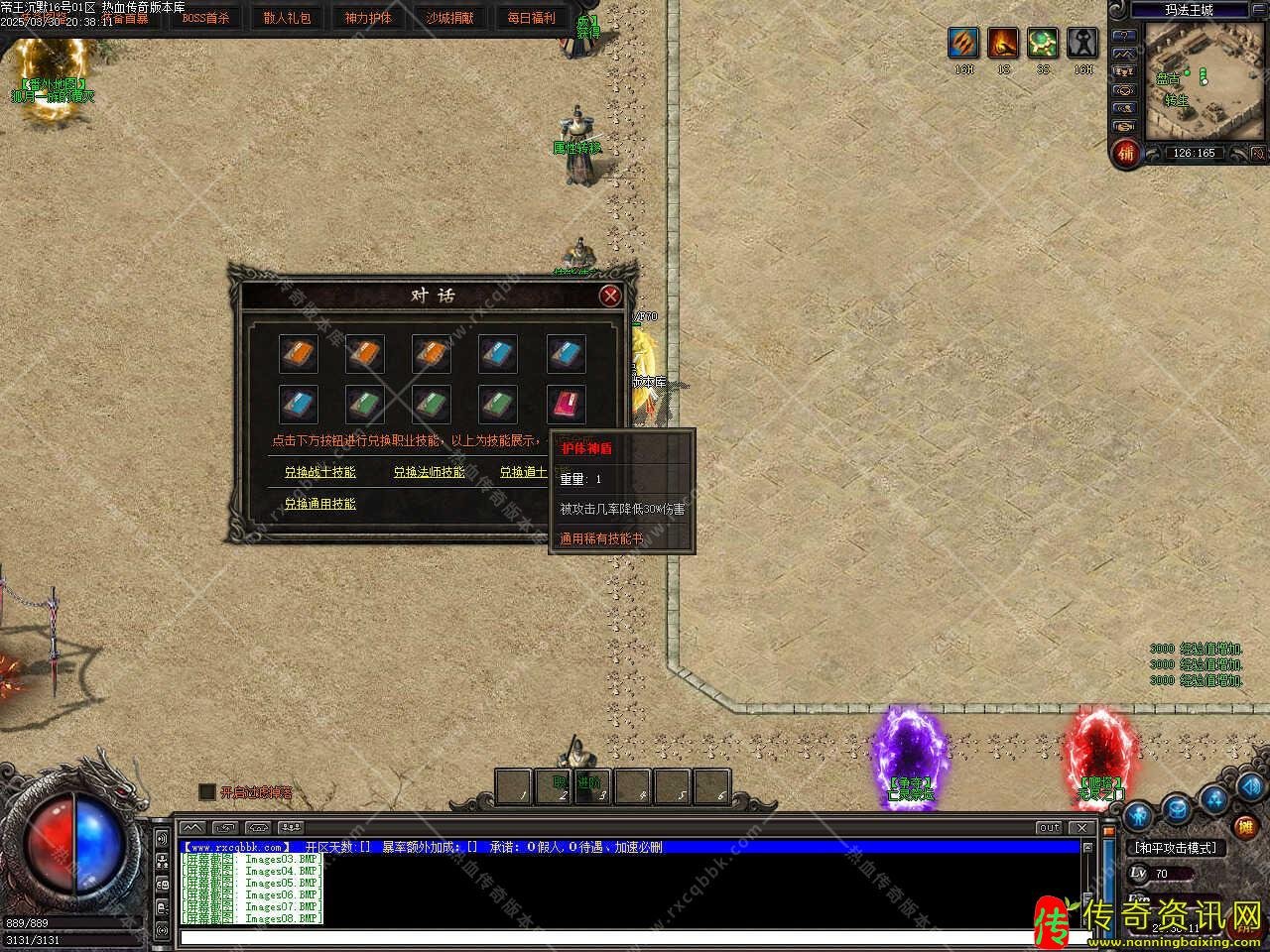This screenshot has height=952, width=1270.
Task: Choose 兑换通用技能 option
Action: tap(319, 504)
